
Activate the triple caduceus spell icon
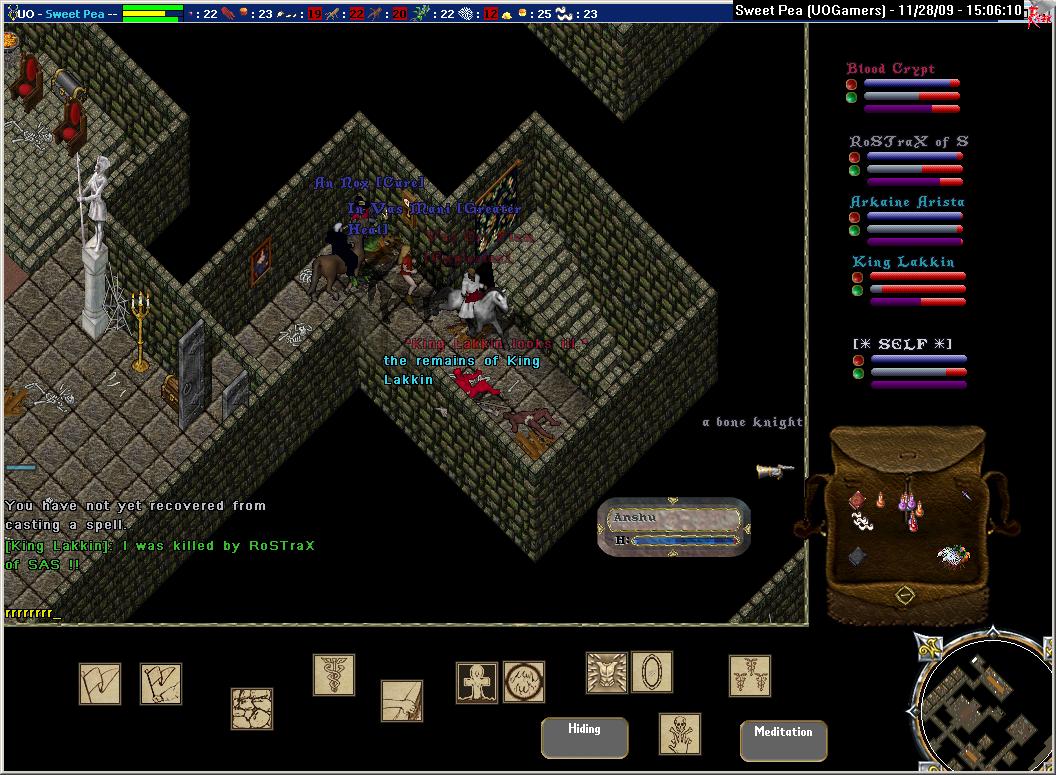point(750,676)
